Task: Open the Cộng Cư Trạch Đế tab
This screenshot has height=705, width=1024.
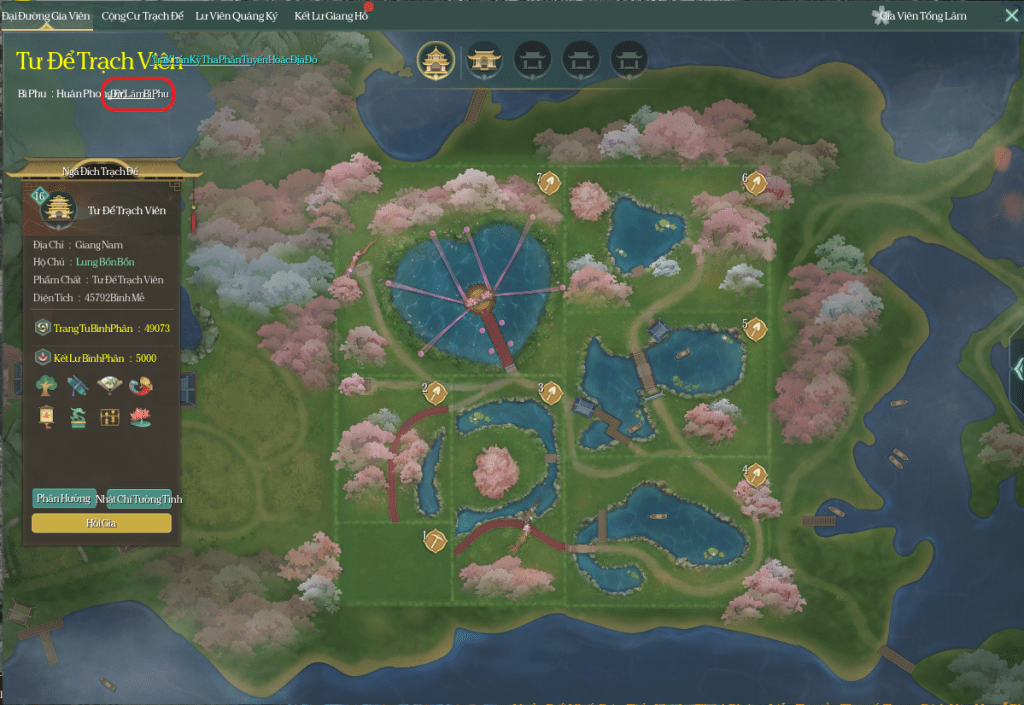Action: [x=144, y=16]
